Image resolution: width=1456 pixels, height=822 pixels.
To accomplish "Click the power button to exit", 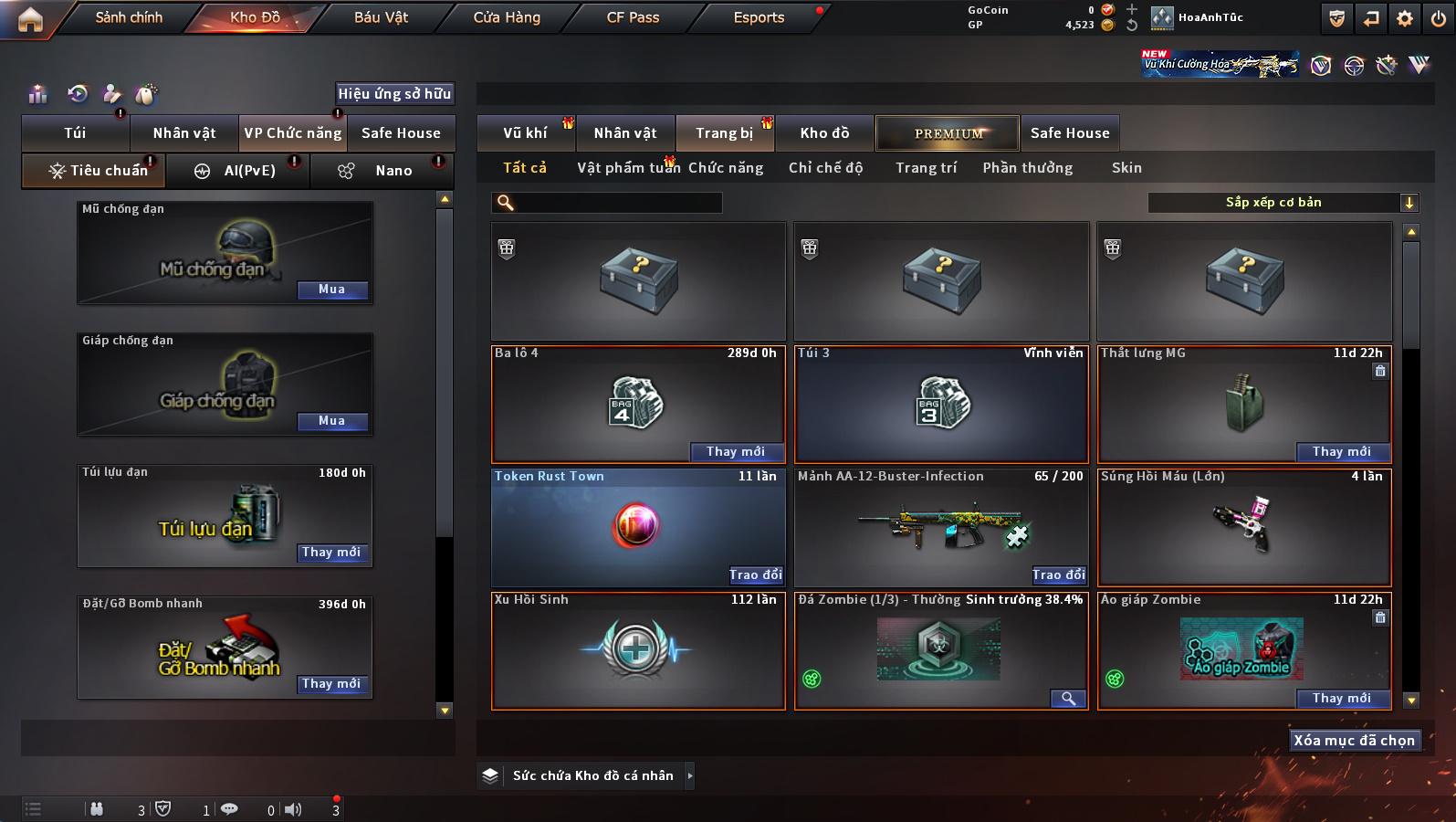I will pos(1439,18).
